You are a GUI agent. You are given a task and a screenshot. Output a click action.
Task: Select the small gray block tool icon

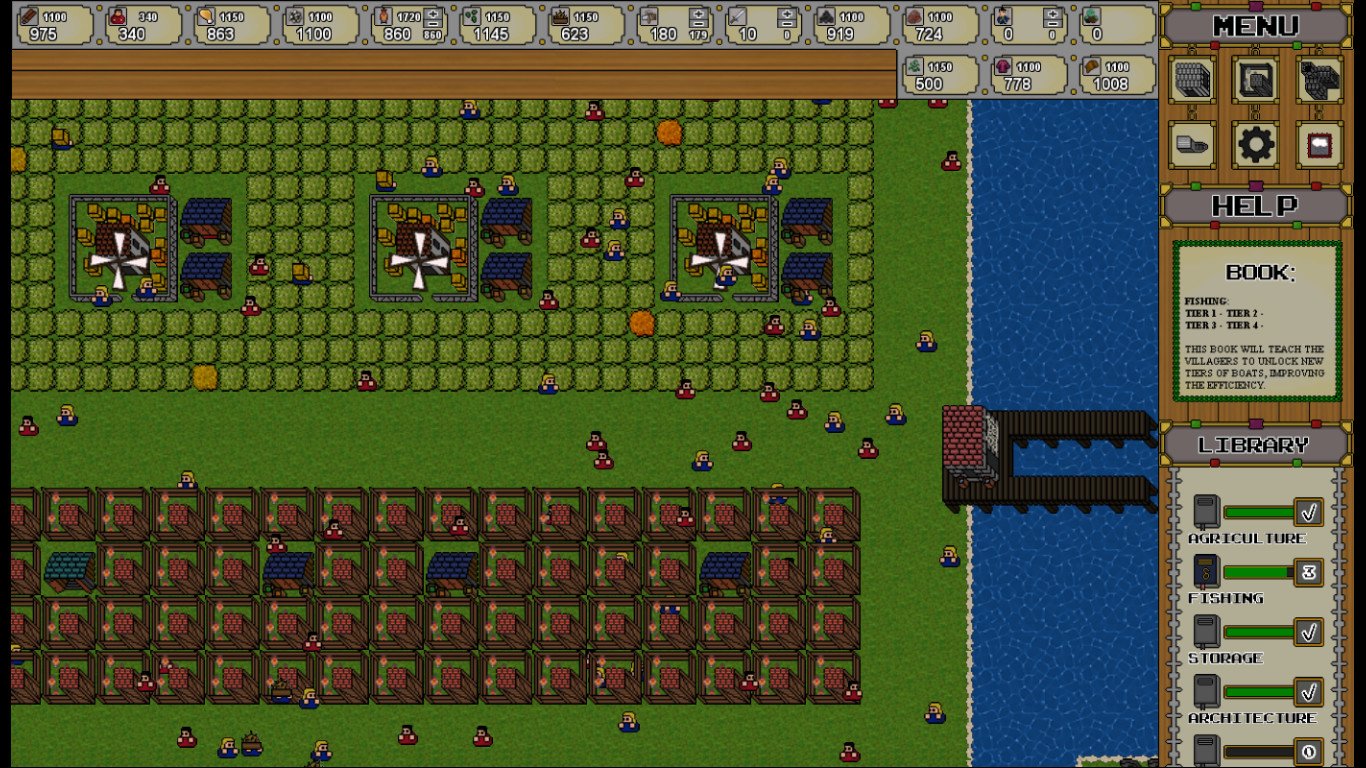point(1193,146)
